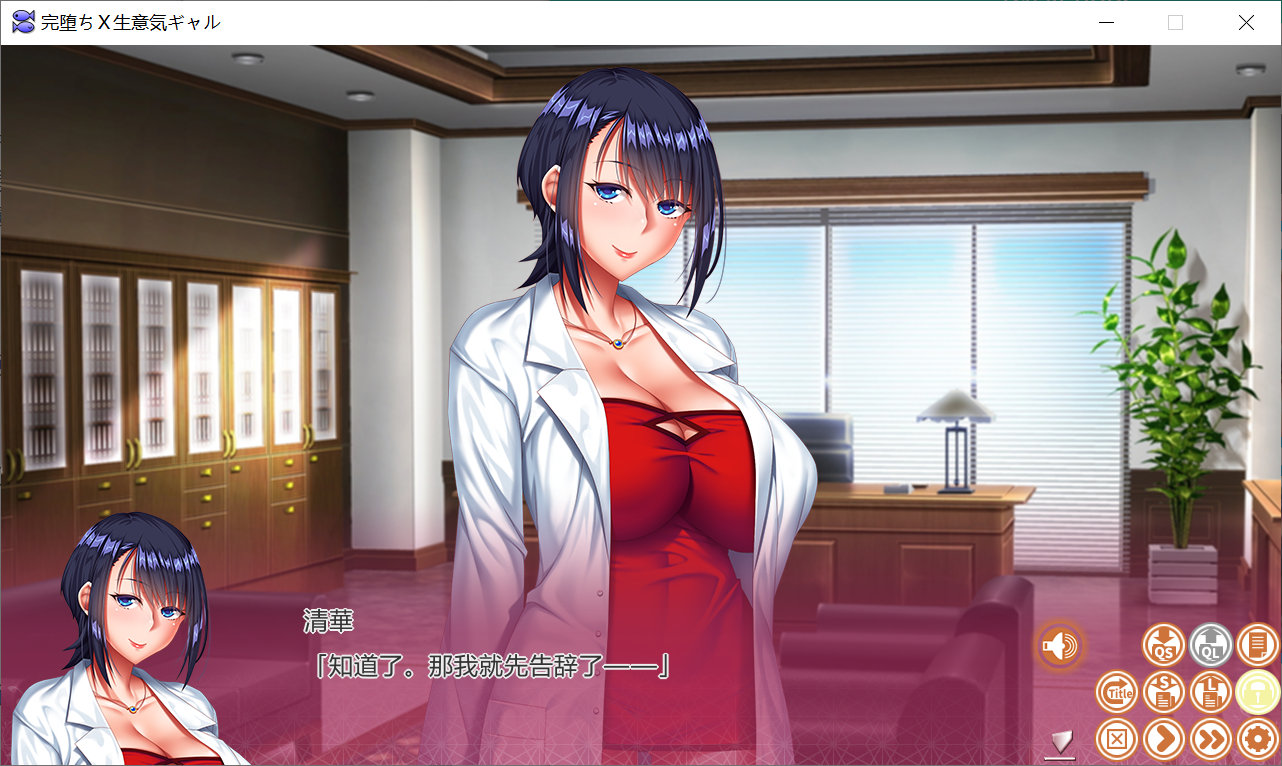Quick load using the QL button
The height and width of the screenshot is (766, 1282).
1210,645
